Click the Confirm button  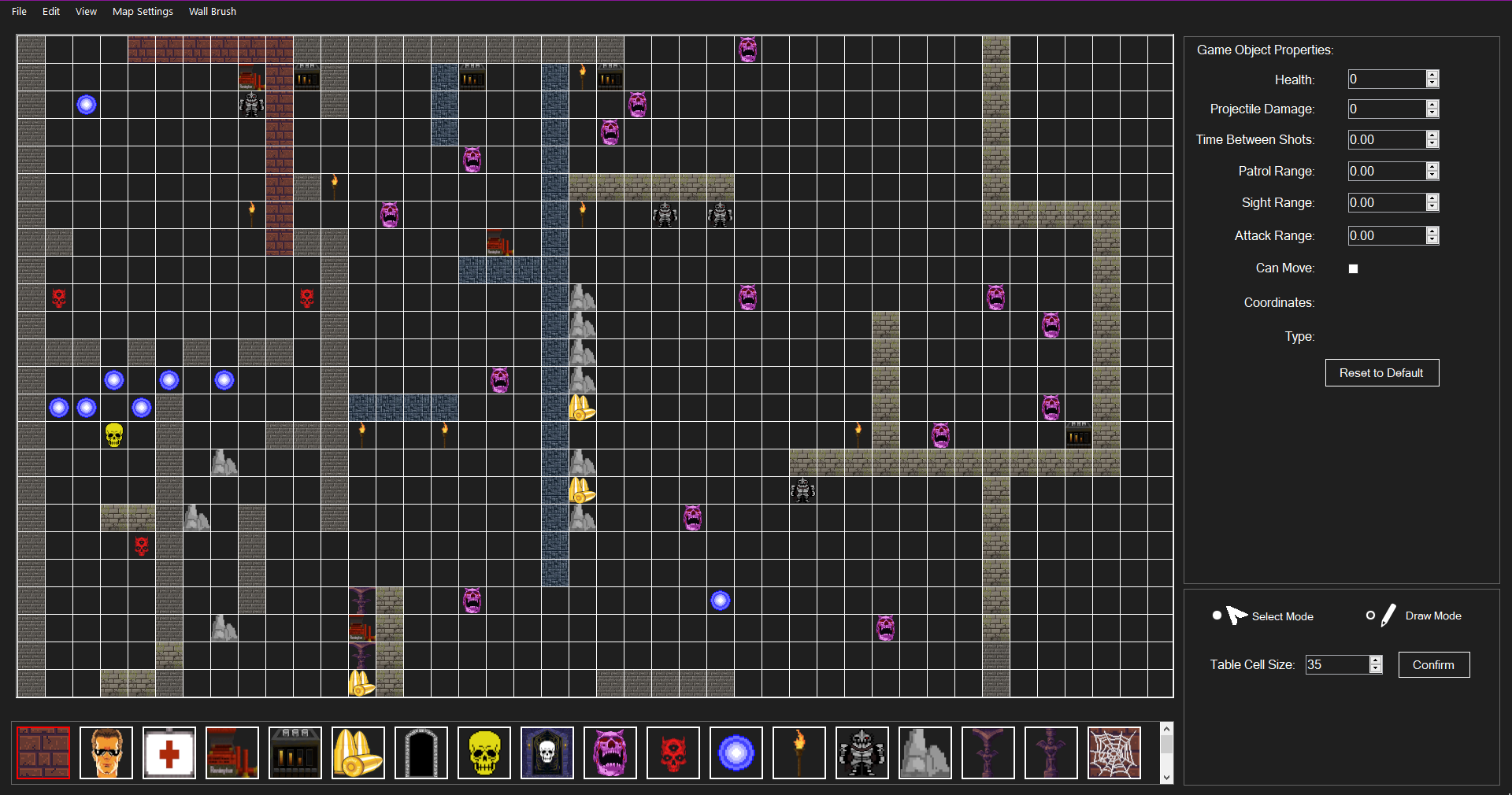point(1433,664)
